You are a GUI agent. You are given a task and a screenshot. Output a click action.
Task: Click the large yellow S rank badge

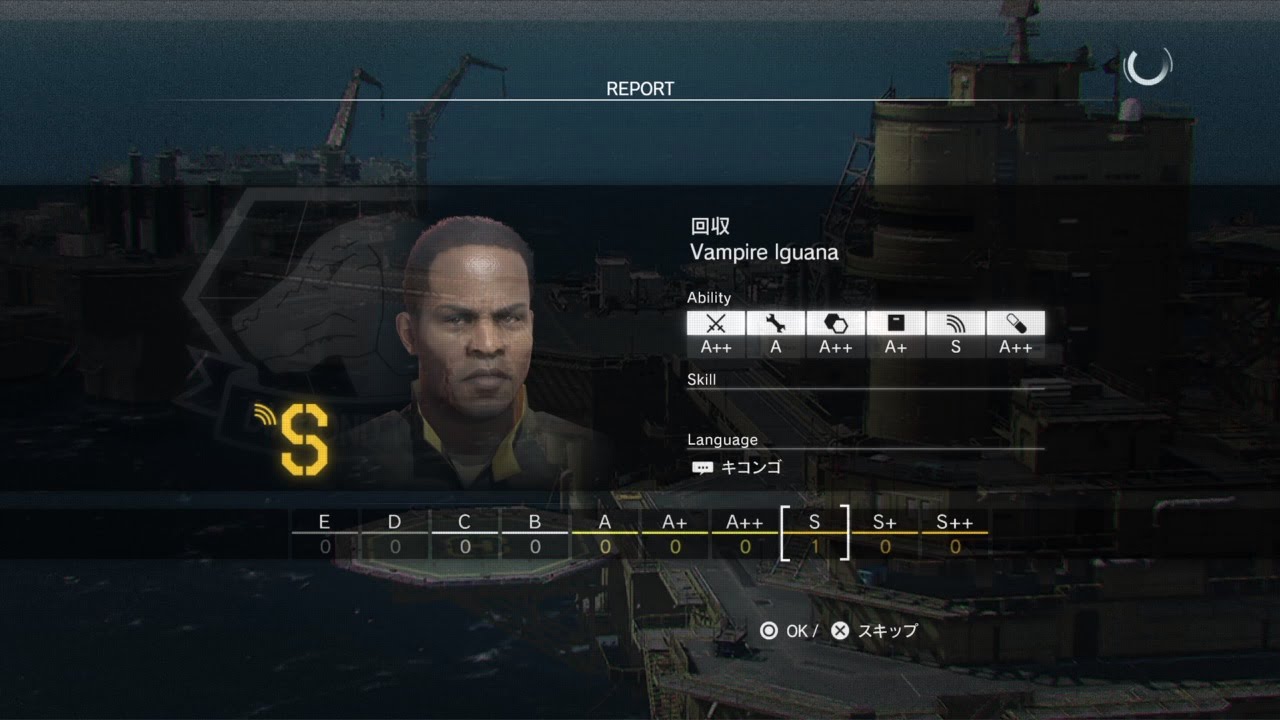pos(304,439)
